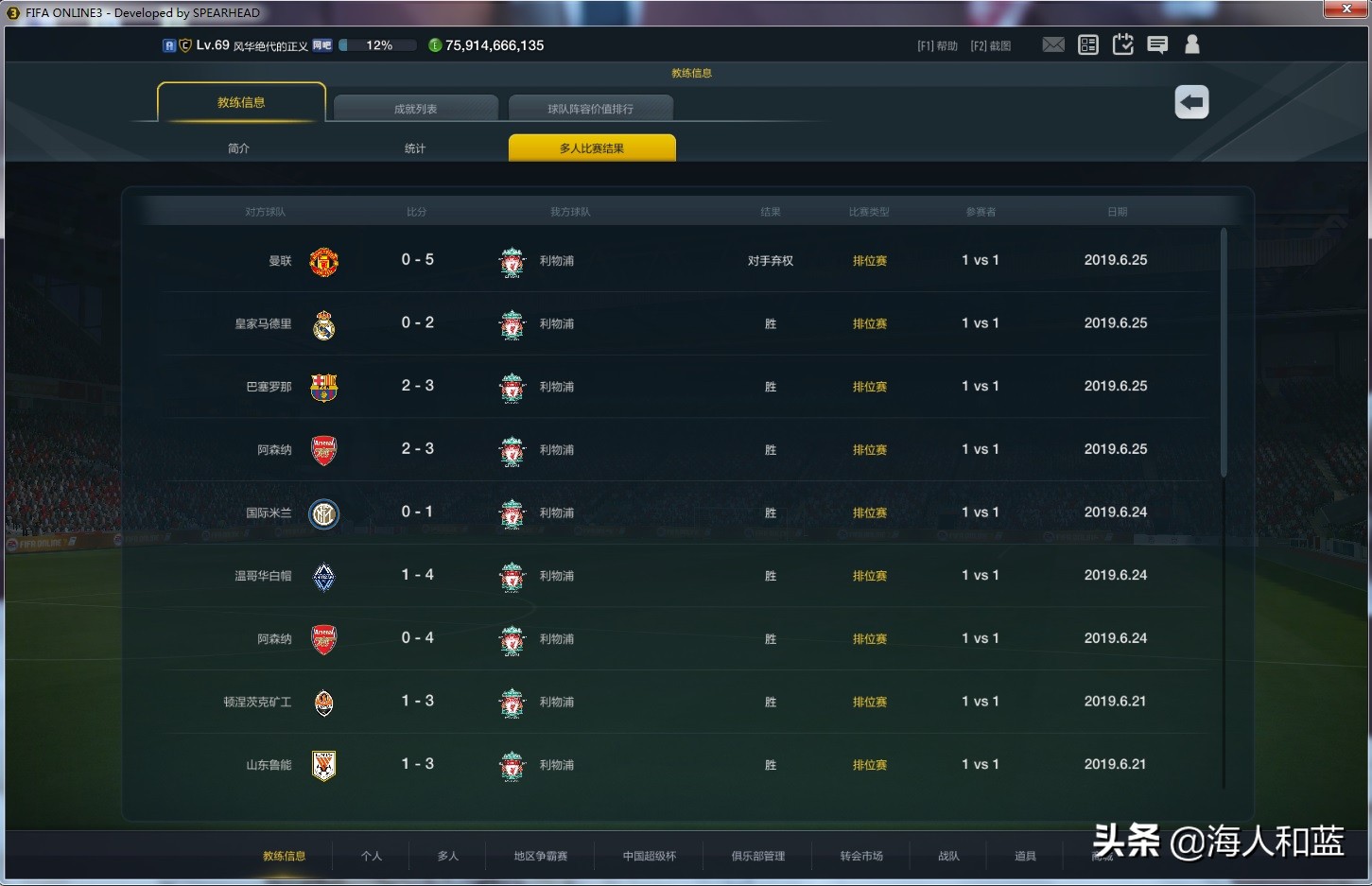Open the player profile person icon
The width and height of the screenshot is (1372, 886).
[x=1191, y=43]
